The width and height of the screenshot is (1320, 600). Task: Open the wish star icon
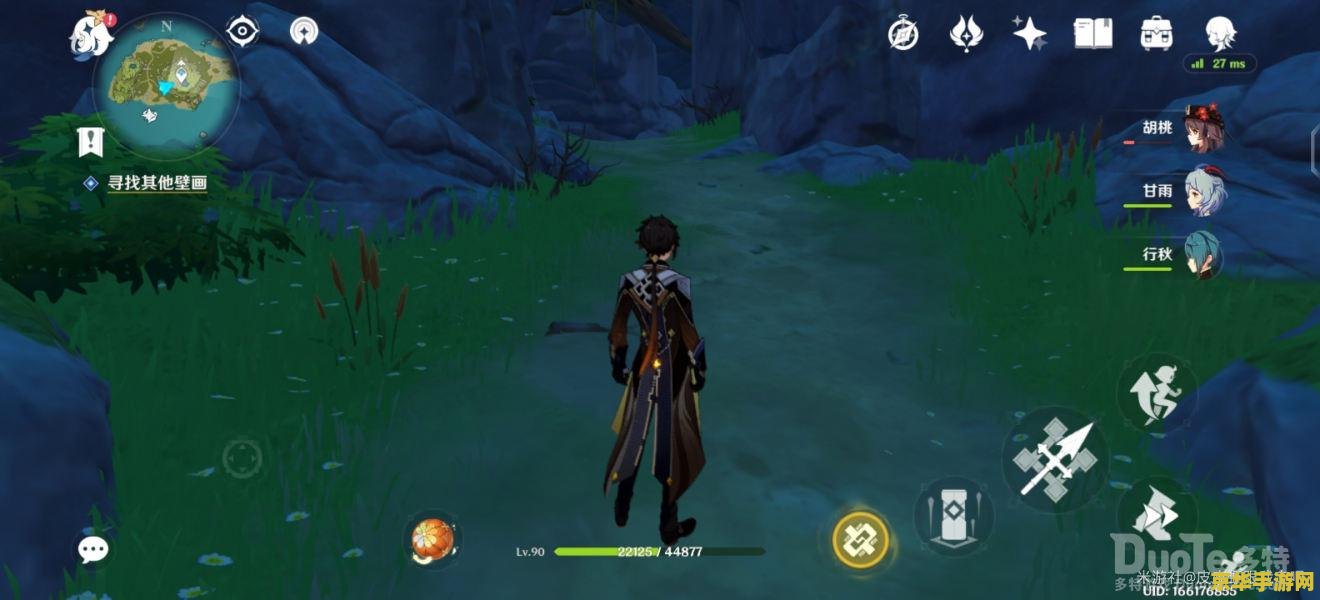pyautogui.click(x=1029, y=34)
